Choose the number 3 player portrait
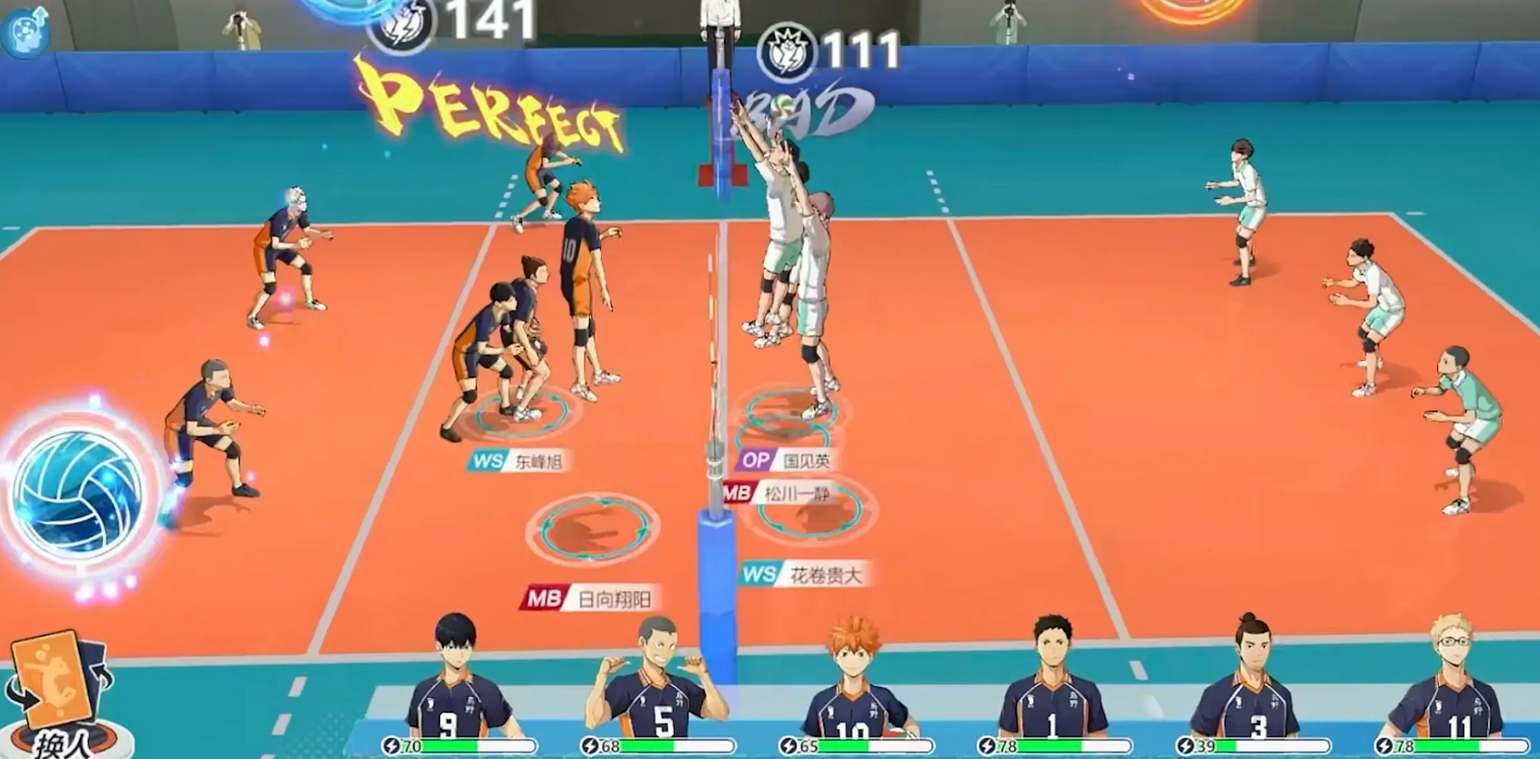The width and height of the screenshot is (1540, 759). (x=1250, y=682)
